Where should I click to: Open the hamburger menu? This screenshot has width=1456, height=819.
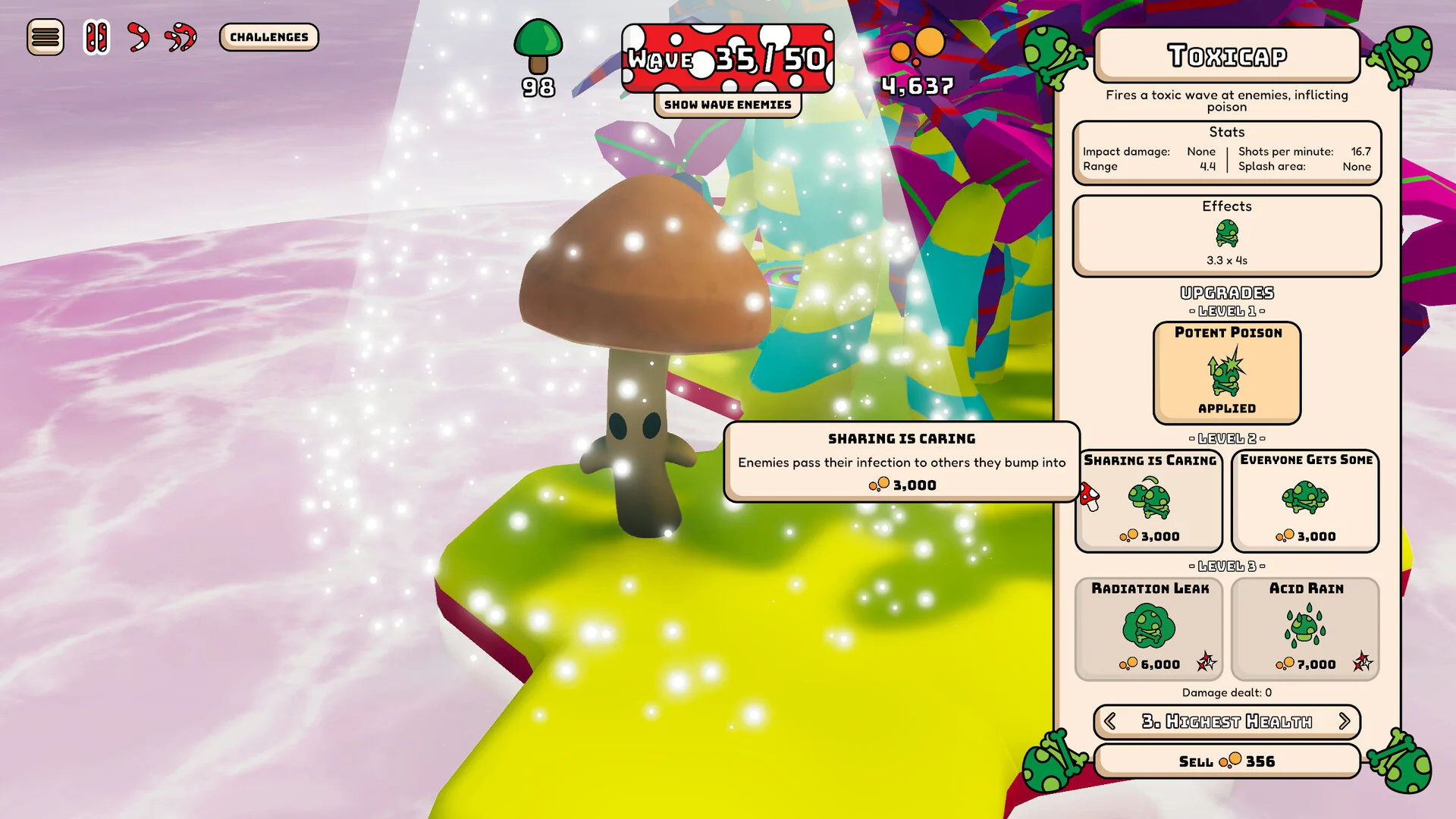[x=45, y=37]
